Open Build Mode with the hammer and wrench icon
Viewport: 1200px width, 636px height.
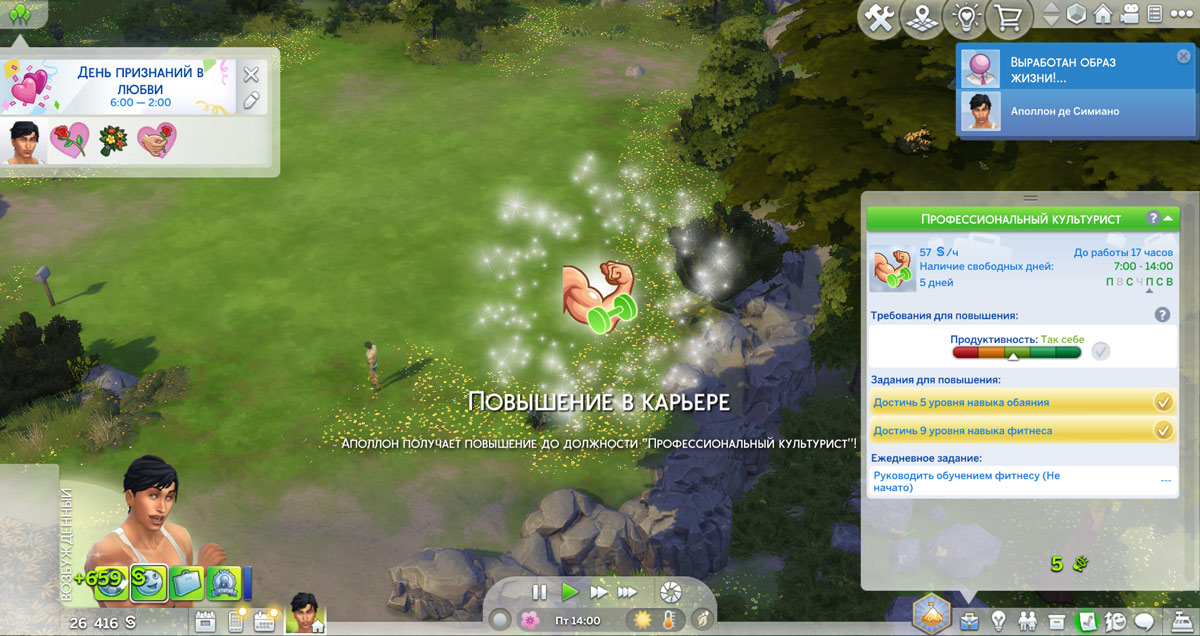[879, 18]
